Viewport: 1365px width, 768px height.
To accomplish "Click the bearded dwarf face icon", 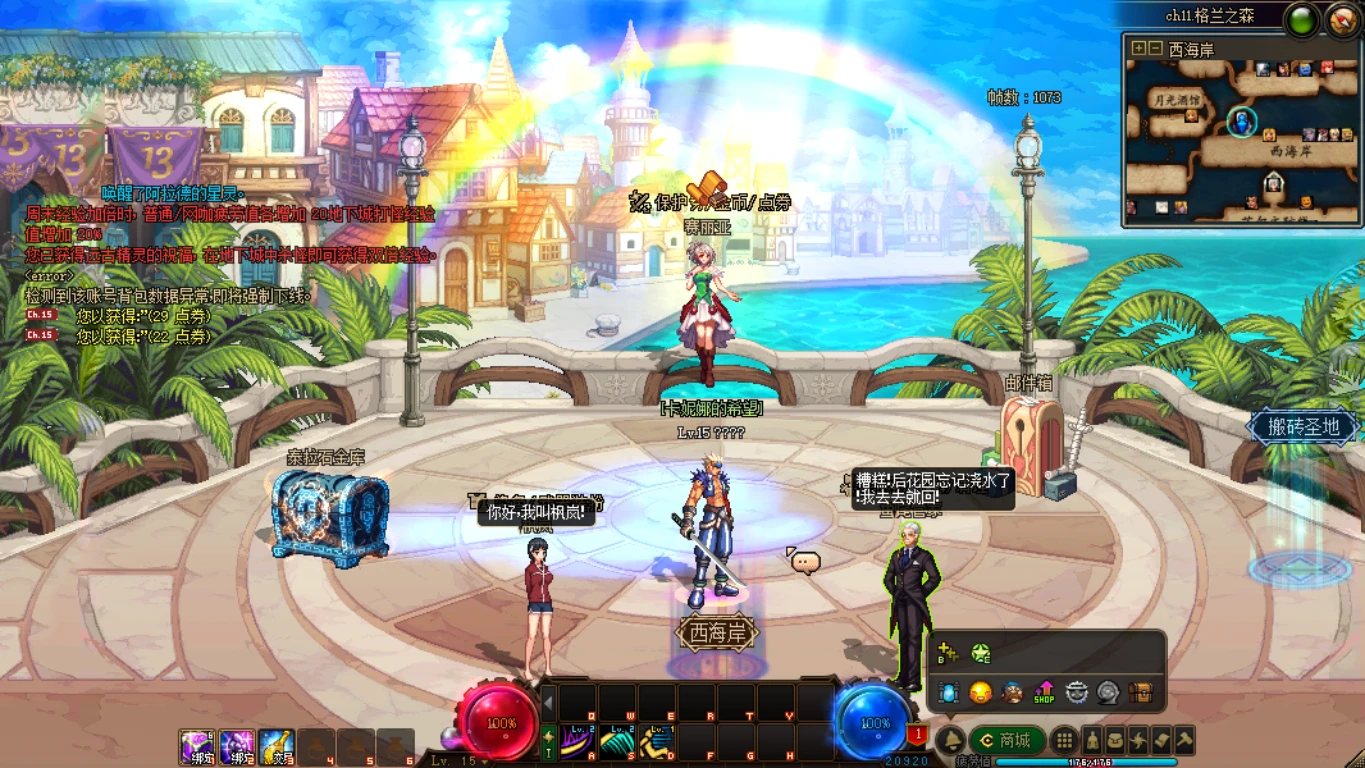I will tap(1012, 692).
